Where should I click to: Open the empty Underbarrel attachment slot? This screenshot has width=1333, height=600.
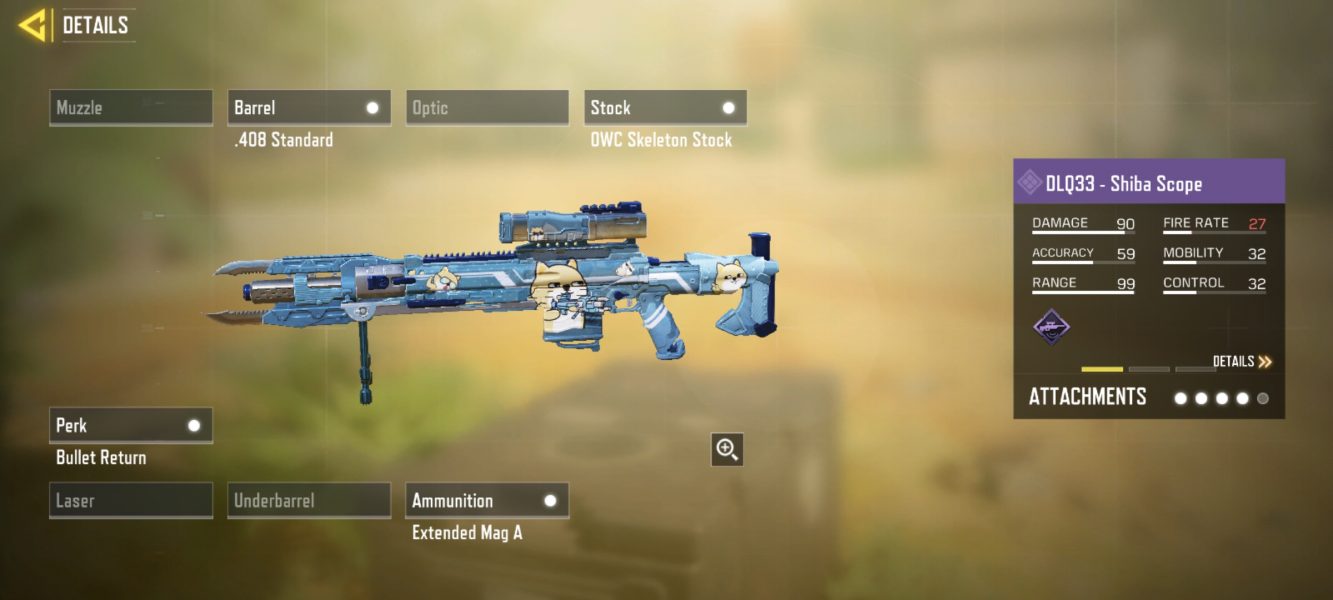(x=309, y=500)
